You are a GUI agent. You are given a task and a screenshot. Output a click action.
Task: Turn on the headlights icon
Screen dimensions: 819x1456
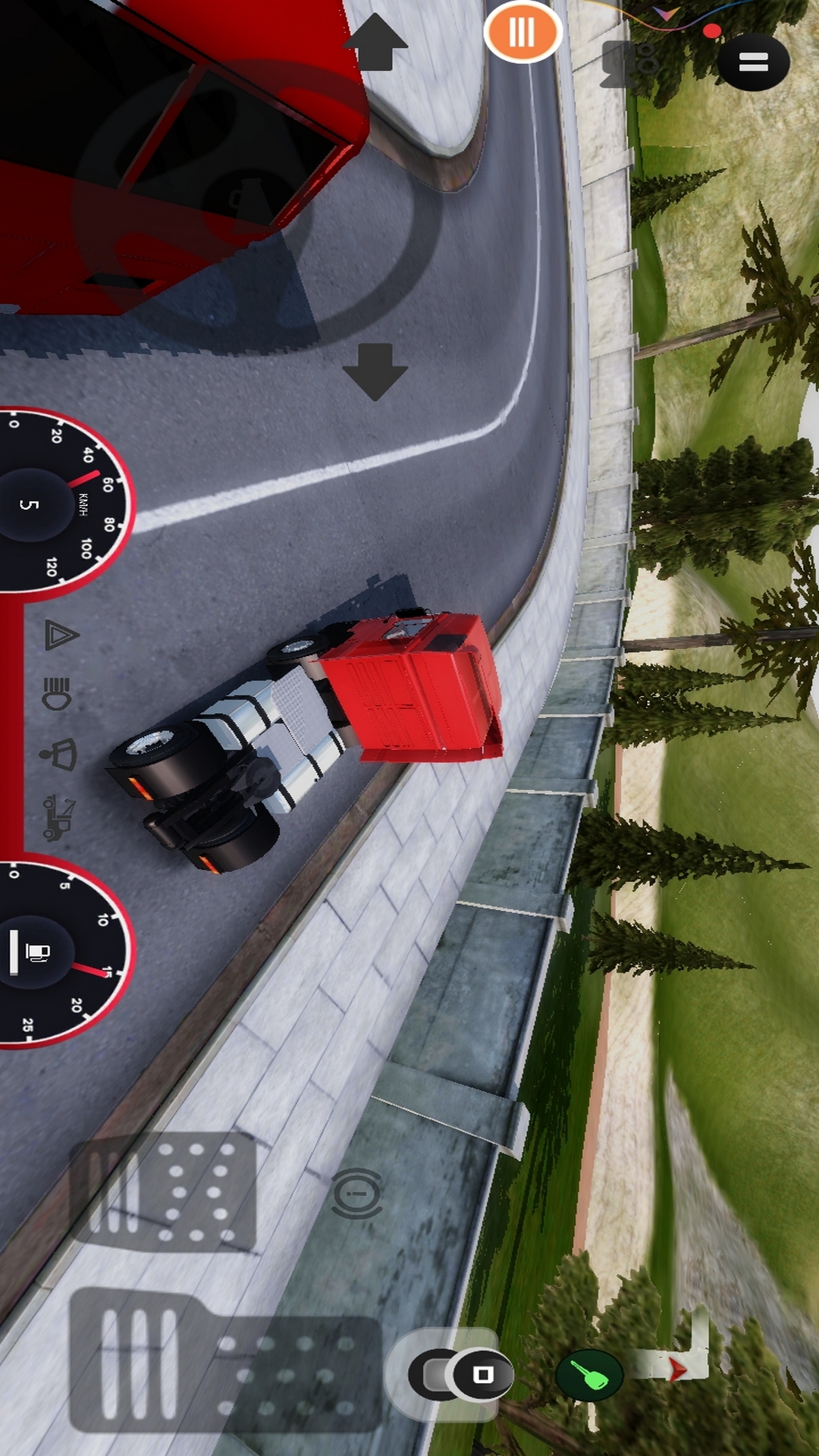pyautogui.click(x=58, y=693)
